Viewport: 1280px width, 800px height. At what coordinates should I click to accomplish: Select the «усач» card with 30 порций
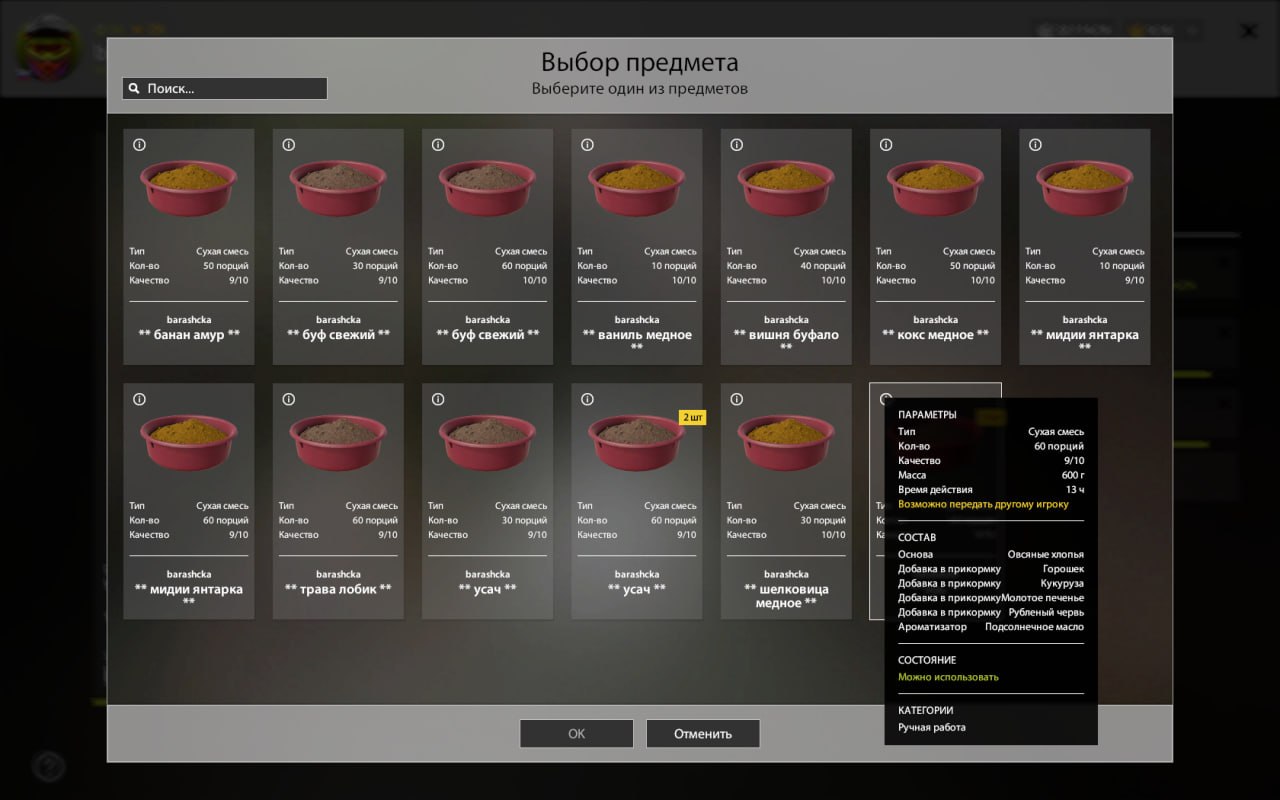[x=487, y=500]
